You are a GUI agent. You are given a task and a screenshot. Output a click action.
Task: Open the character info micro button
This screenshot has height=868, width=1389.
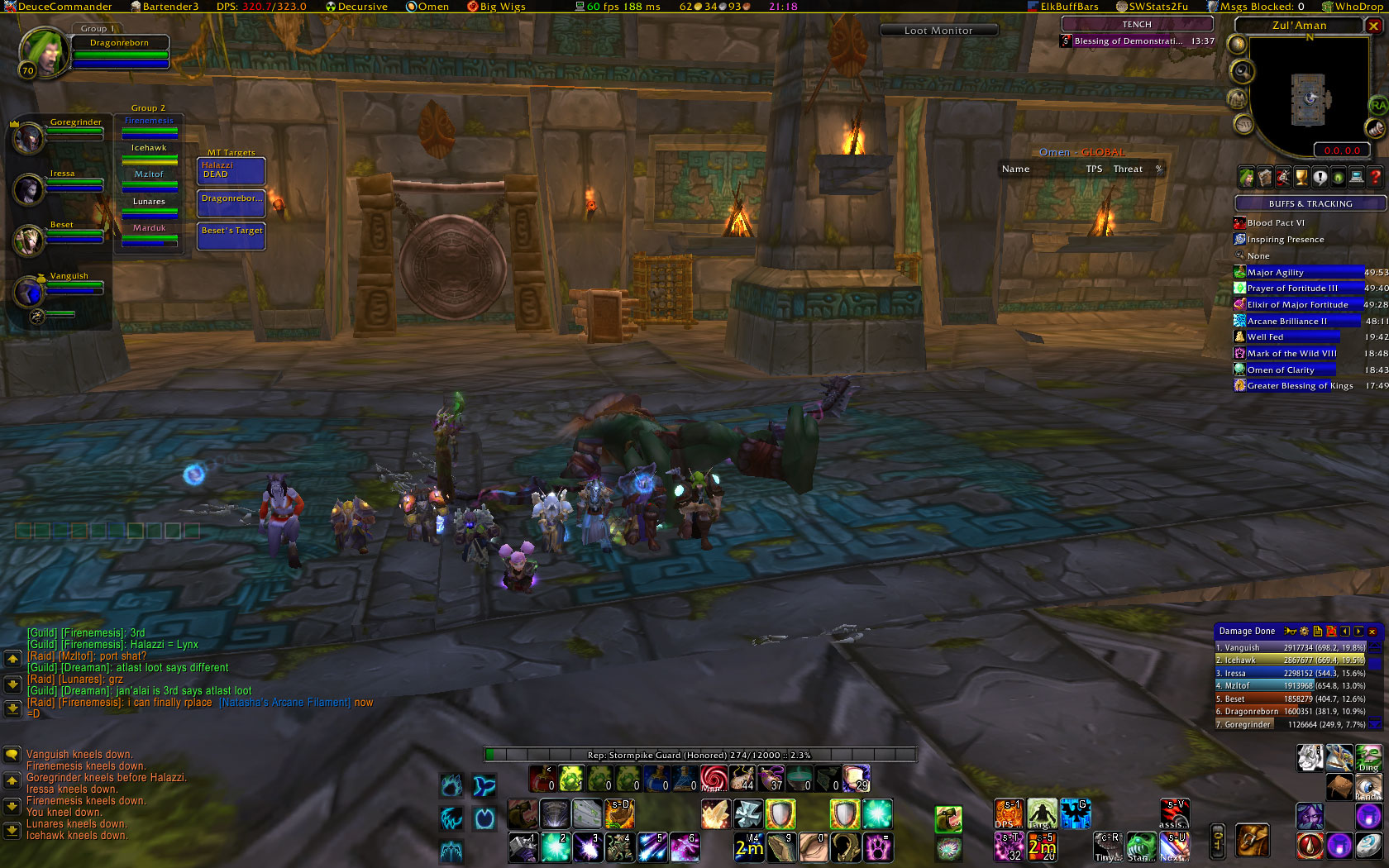(1246, 177)
